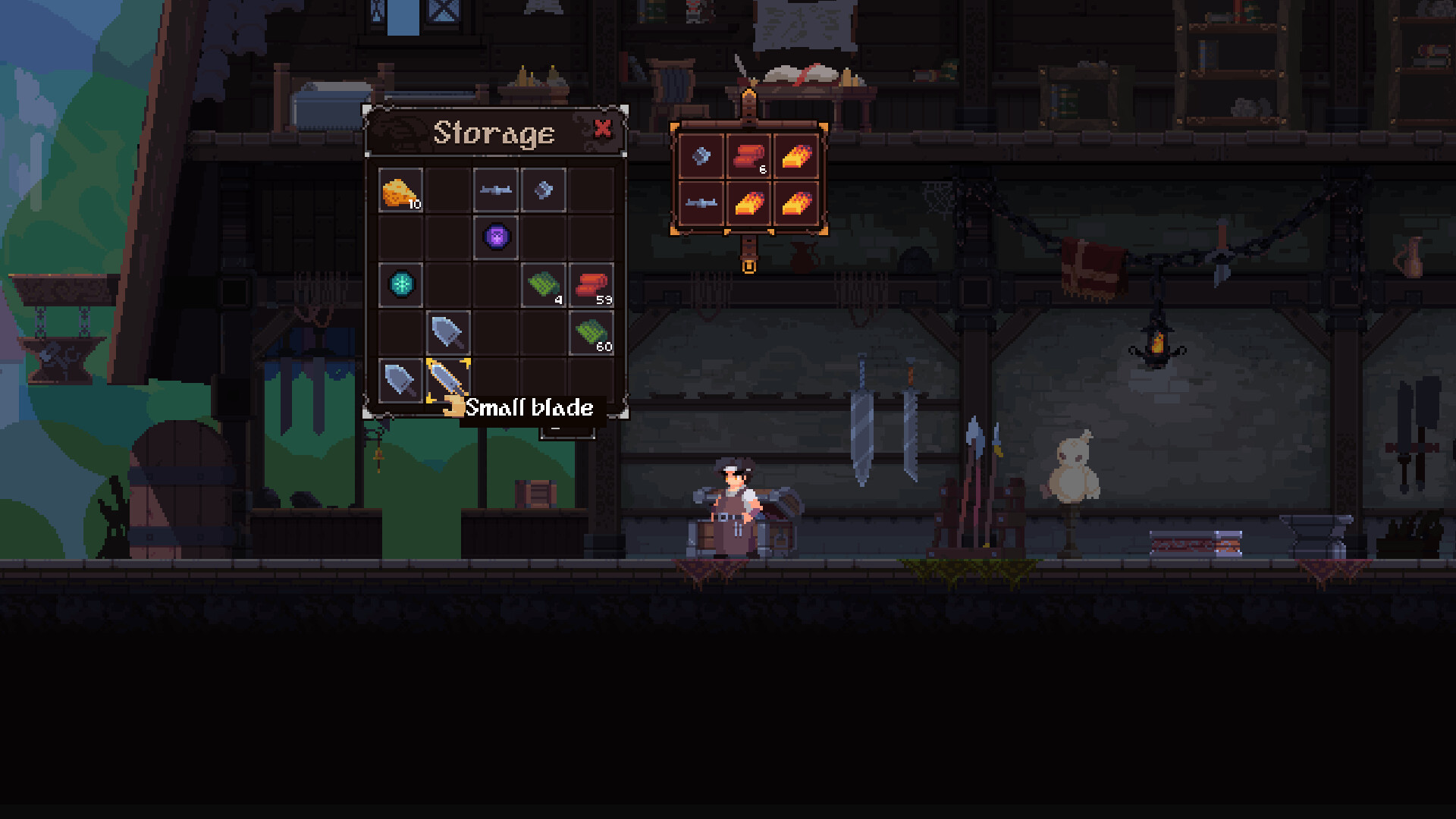Click the blade icon on recipe board bottom-left
This screenshot has height=819, width=1456.
pos(700,204)
